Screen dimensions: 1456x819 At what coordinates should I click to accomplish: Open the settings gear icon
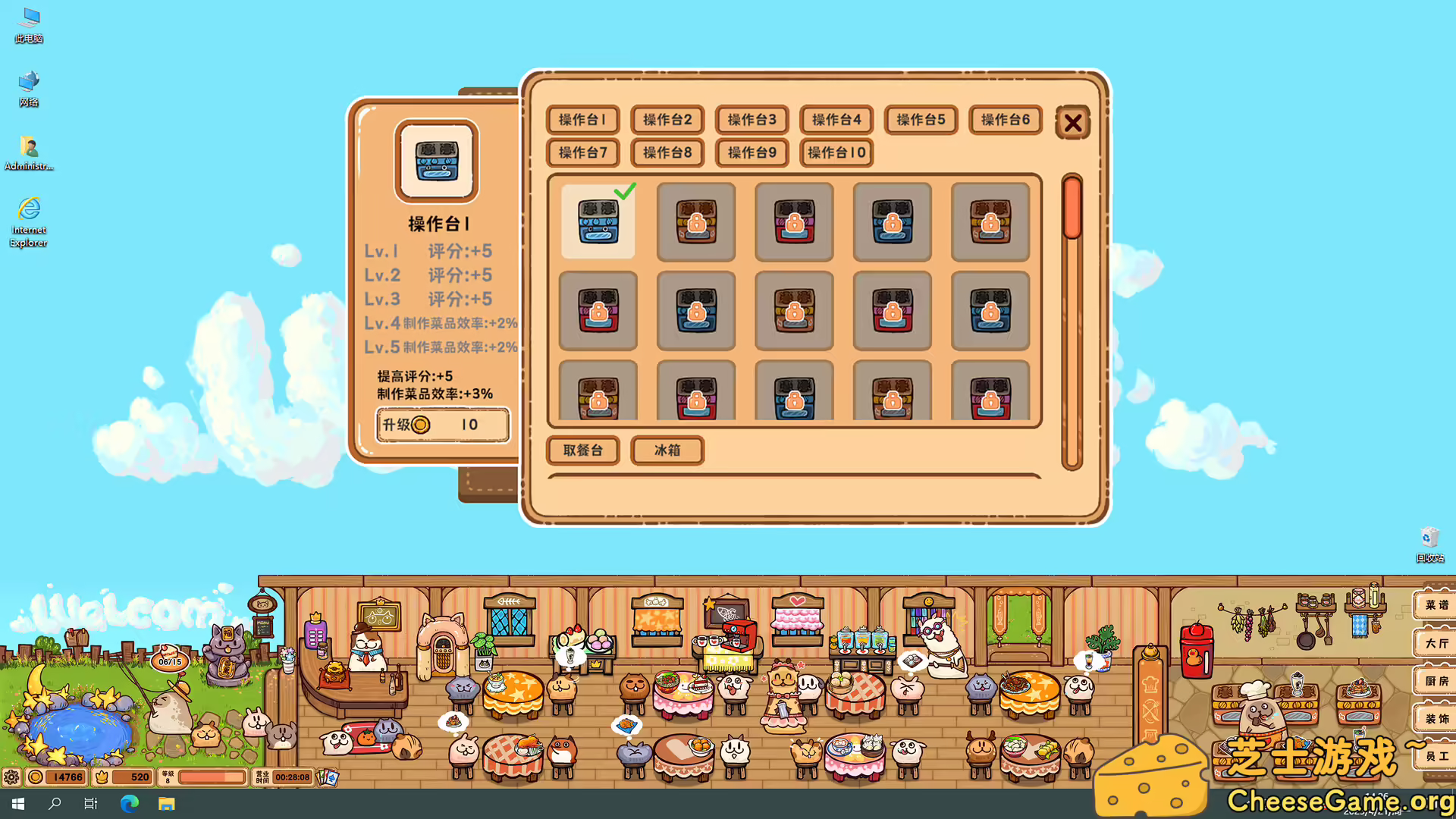click(11, 776)
